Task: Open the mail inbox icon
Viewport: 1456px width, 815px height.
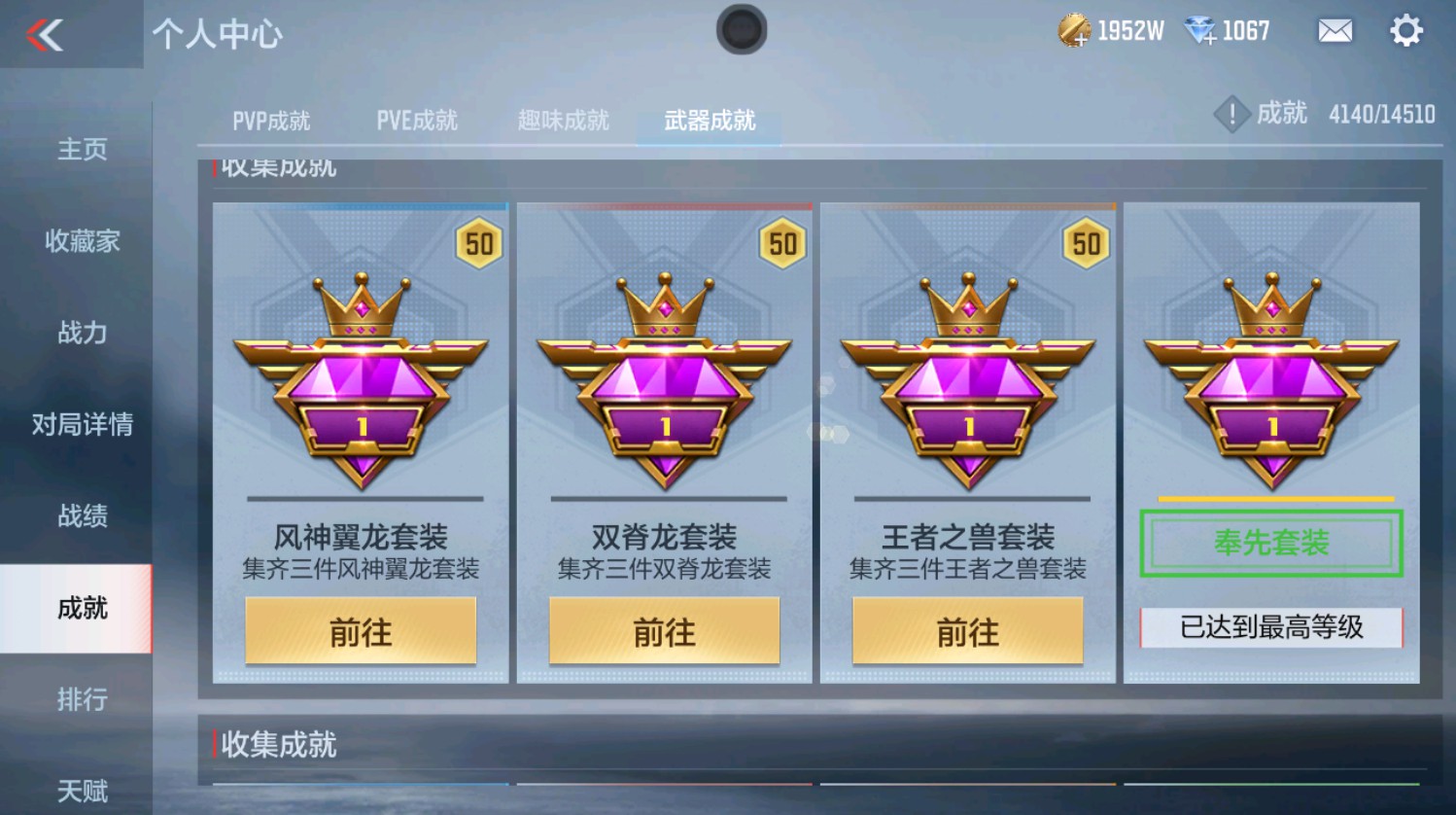Action: pyautogui.click(x=1334, y=31)
